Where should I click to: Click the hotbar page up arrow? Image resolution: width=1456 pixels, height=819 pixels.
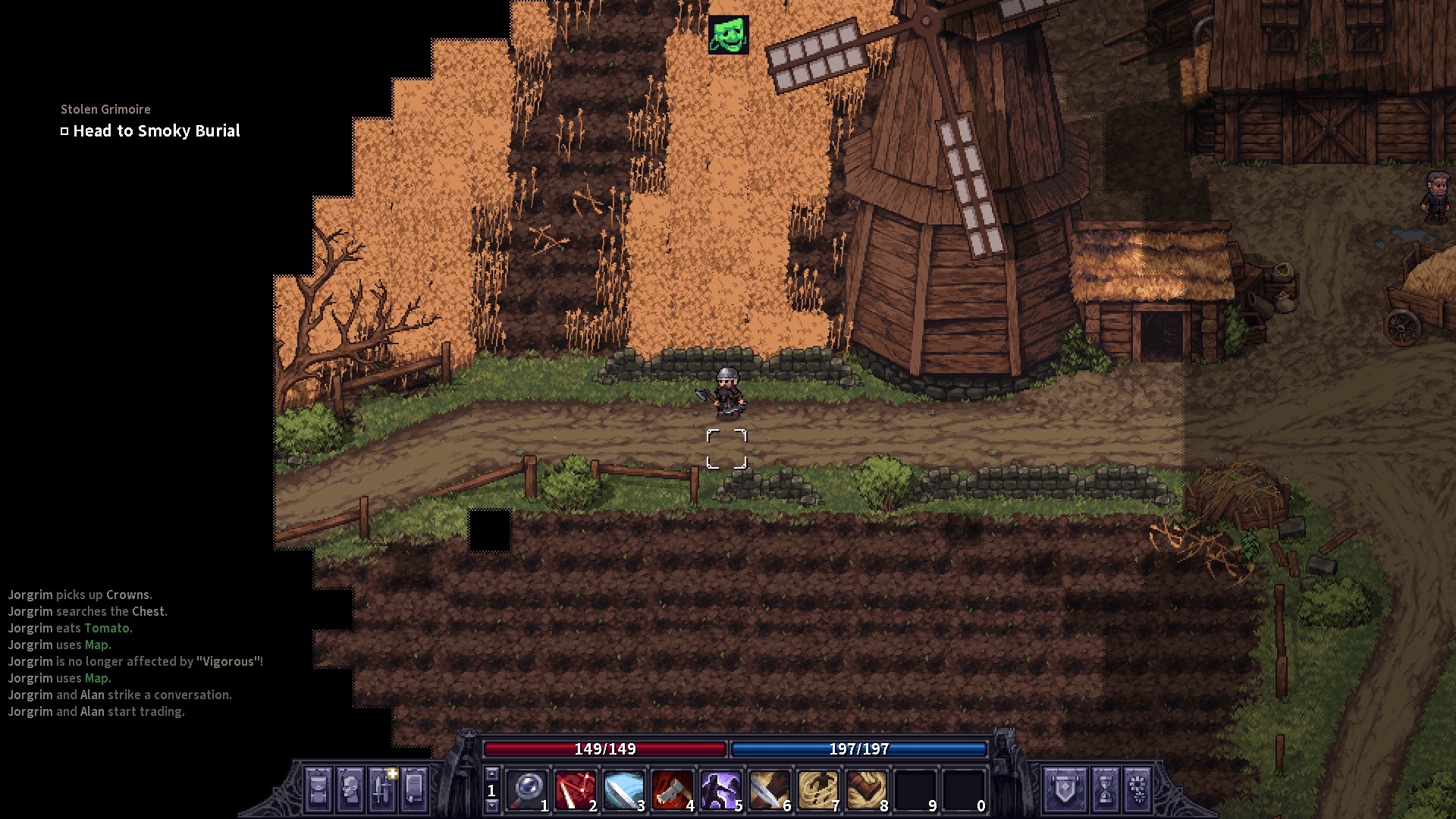pos(492,773)
